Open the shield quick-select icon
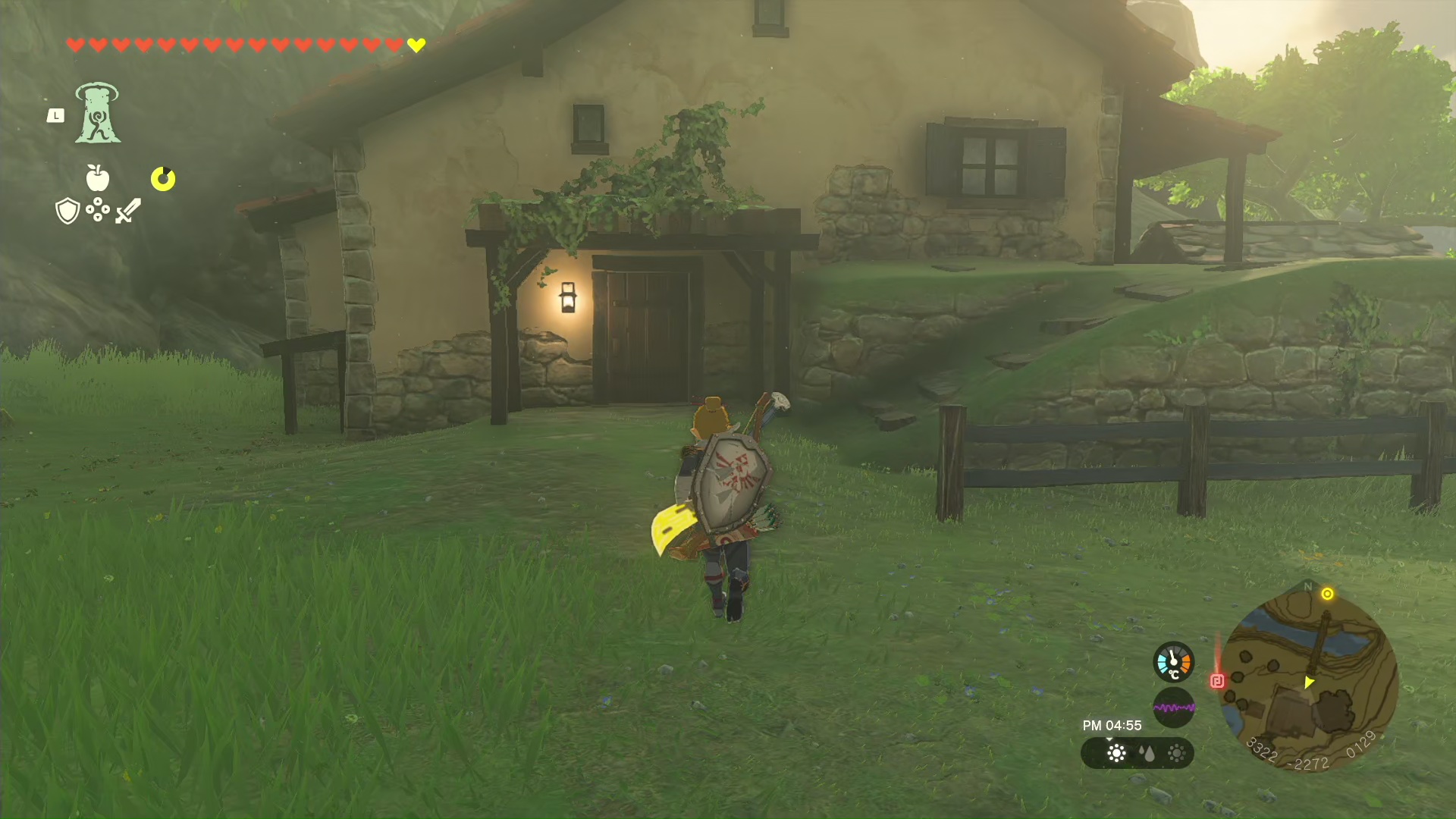The width and height of the screenshot is (1456, 819). point(67,211)
